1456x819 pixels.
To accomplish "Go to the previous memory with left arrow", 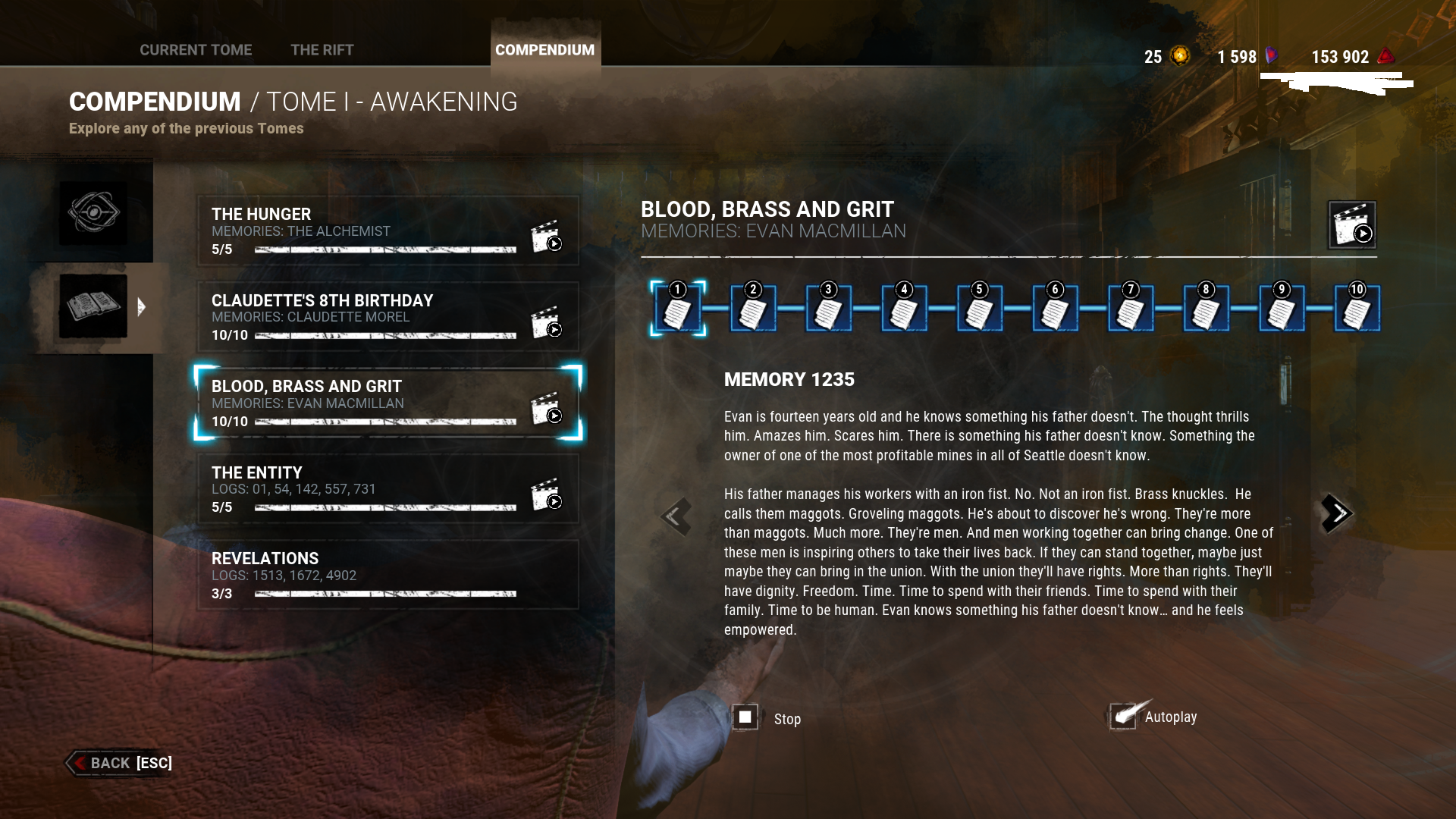I will point(675,517).
